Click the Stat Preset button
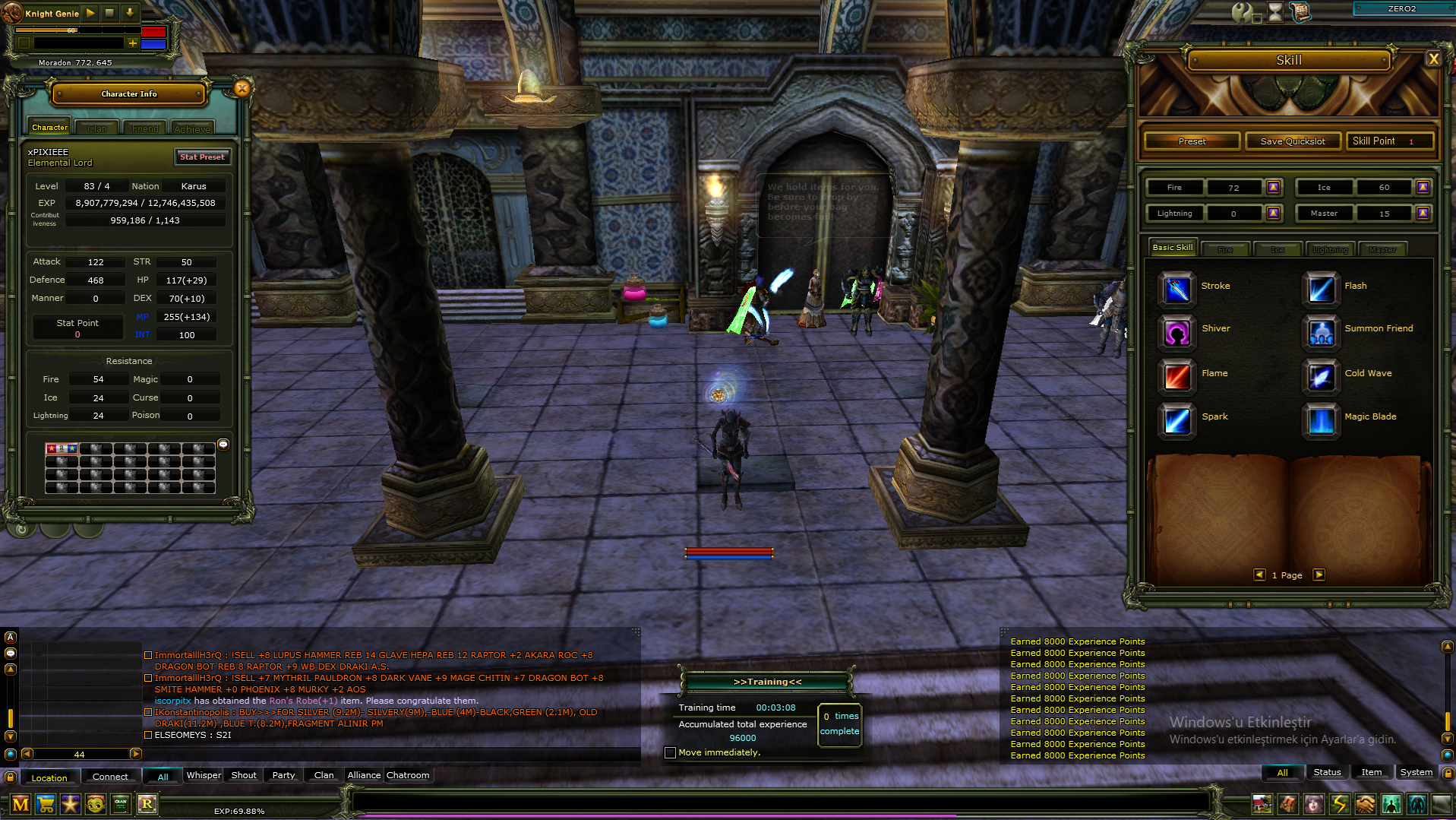 202,157
